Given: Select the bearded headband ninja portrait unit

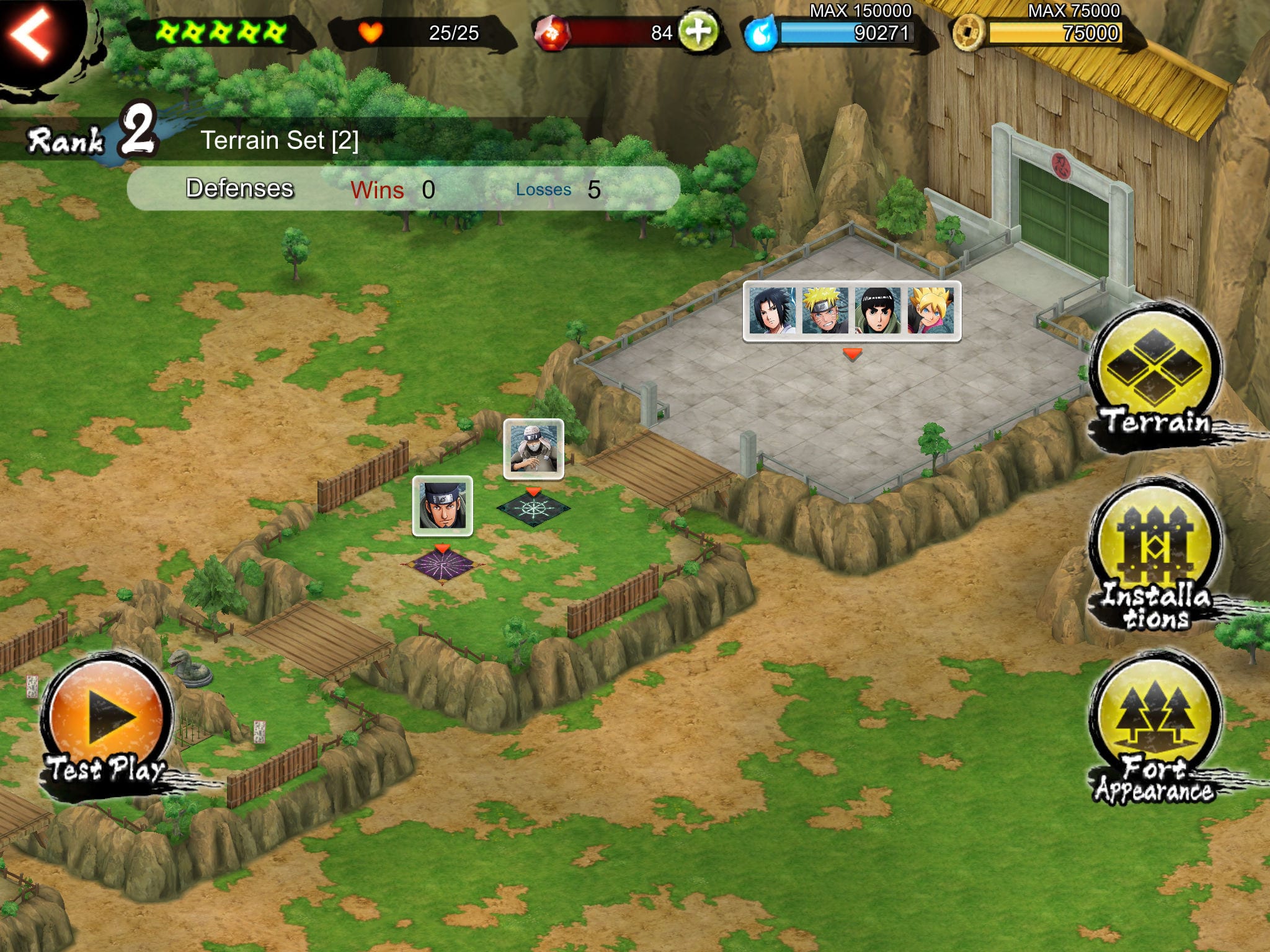Looking at the screenshot, I should coord(442,506).
